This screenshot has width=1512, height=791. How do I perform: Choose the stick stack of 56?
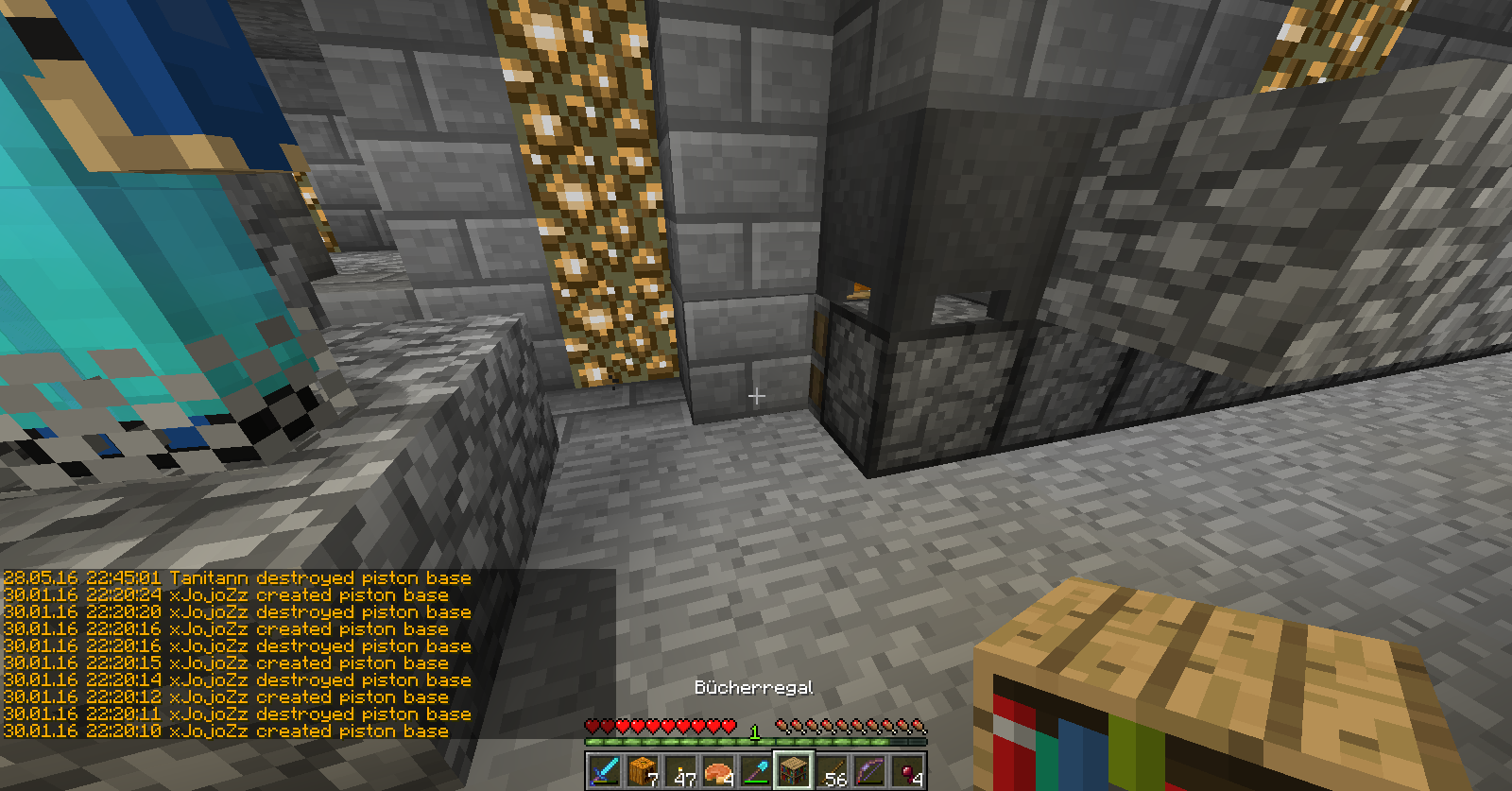(832, 770)
